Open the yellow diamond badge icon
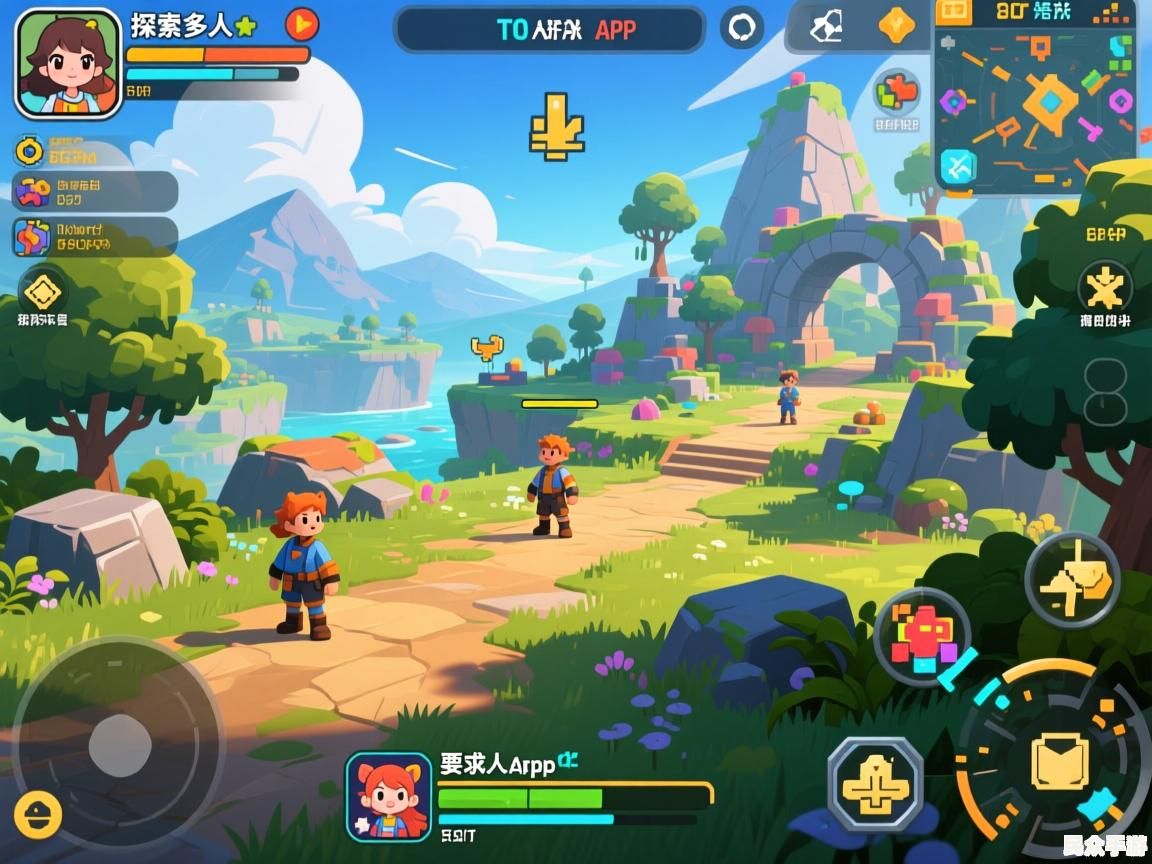This screenshot has width=1152, height=864. pos(43,292)
